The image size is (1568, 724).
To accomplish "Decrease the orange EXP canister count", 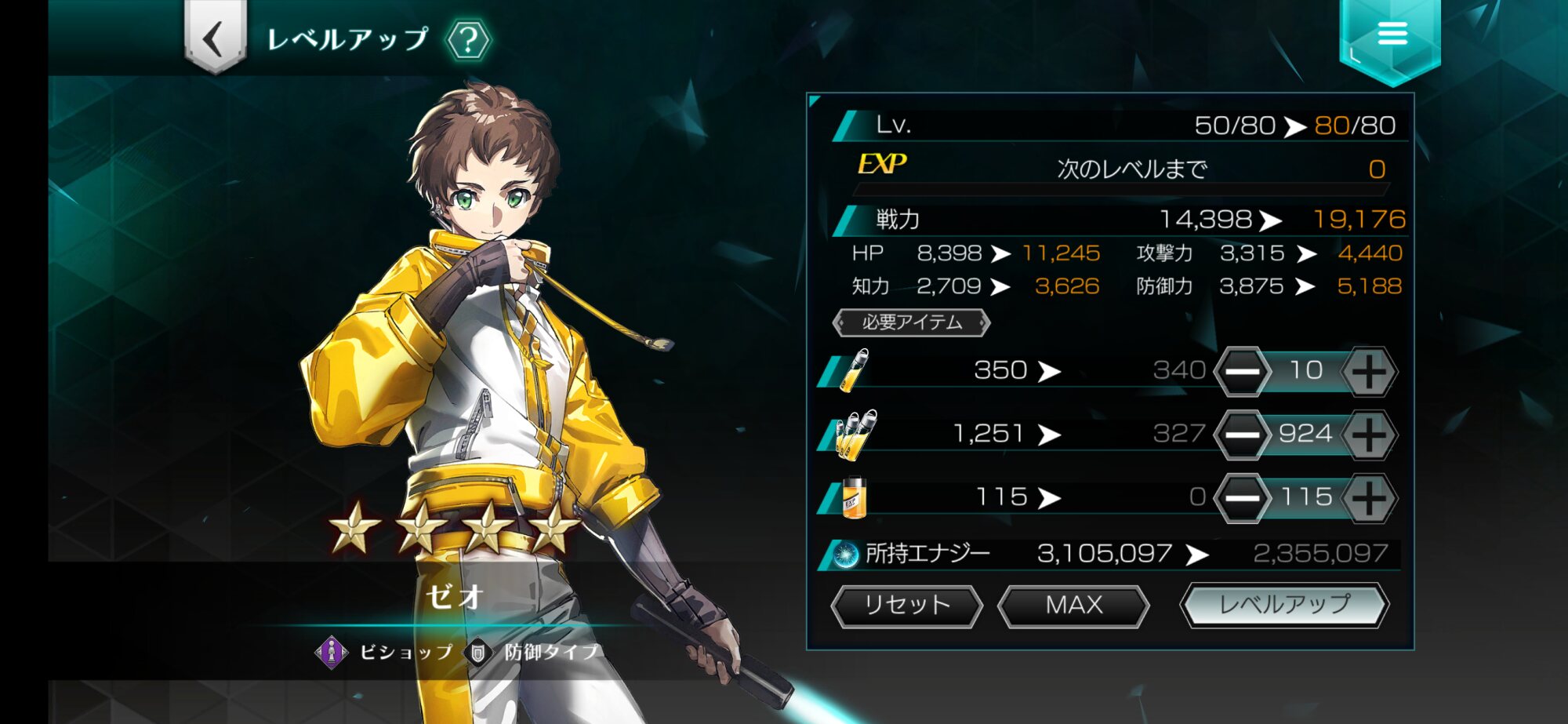I will tap(1242, 497).
